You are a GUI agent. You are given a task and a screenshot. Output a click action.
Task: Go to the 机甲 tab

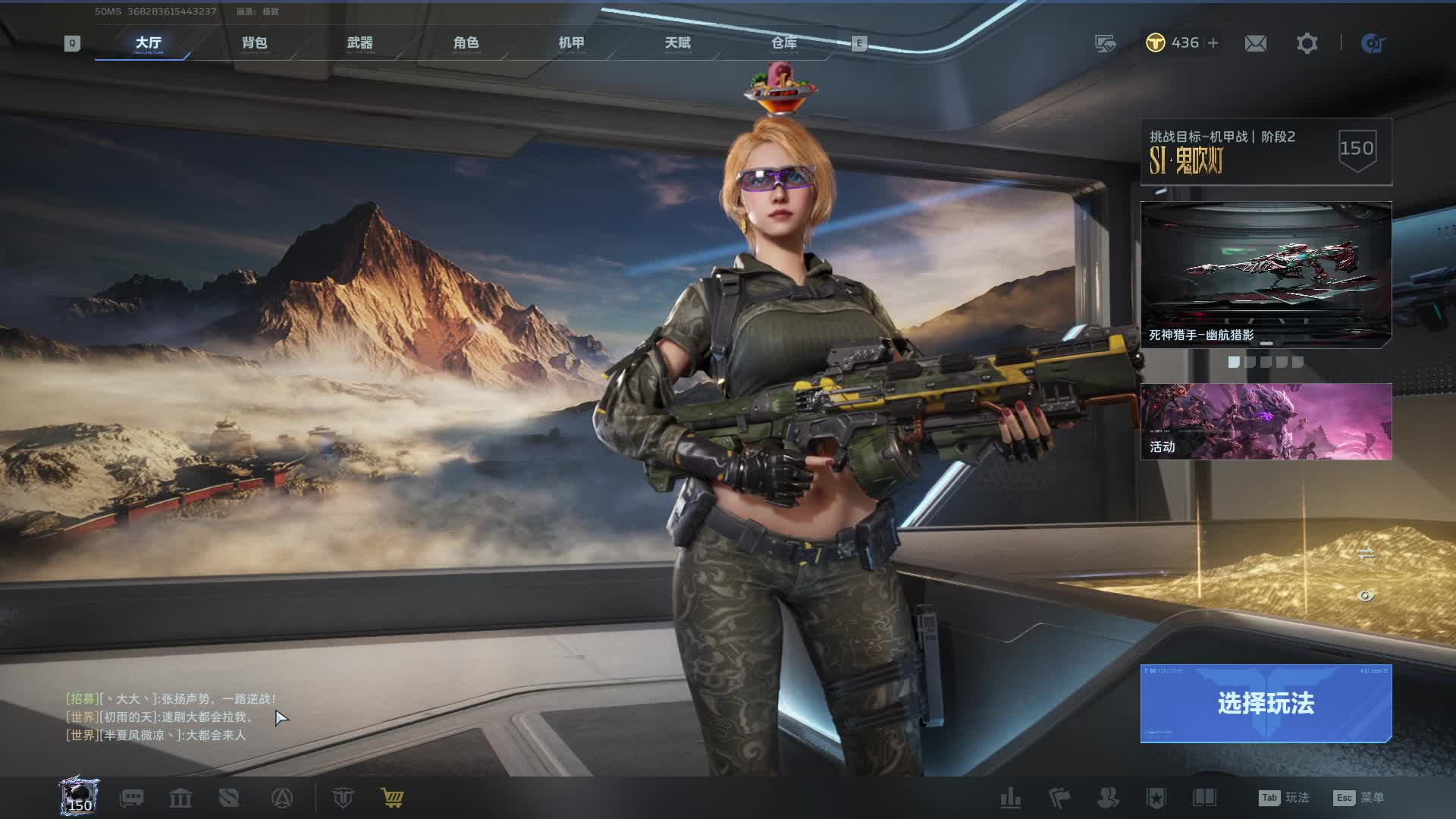coord(571,43)
